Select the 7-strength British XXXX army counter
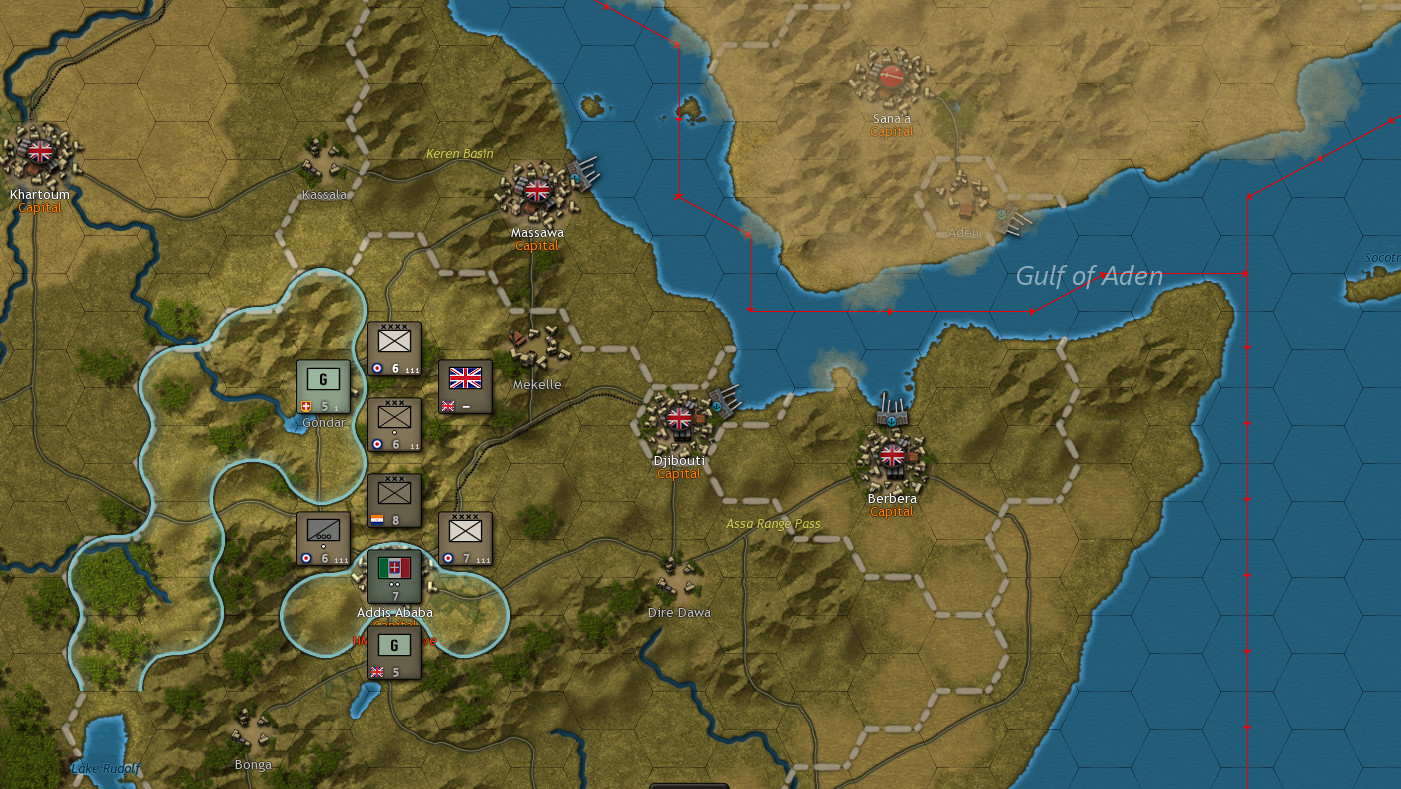The width and height of the screenshot is (1401, 789). (465, 537)
